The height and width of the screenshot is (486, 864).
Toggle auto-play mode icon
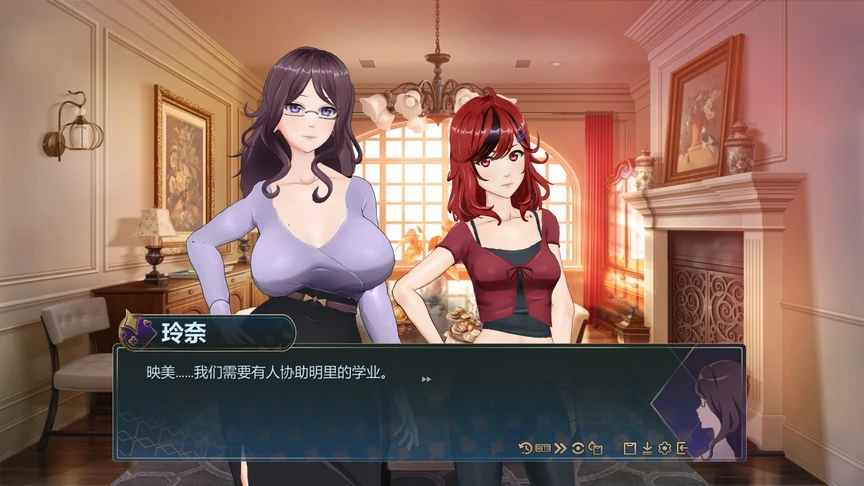[543, 447]
